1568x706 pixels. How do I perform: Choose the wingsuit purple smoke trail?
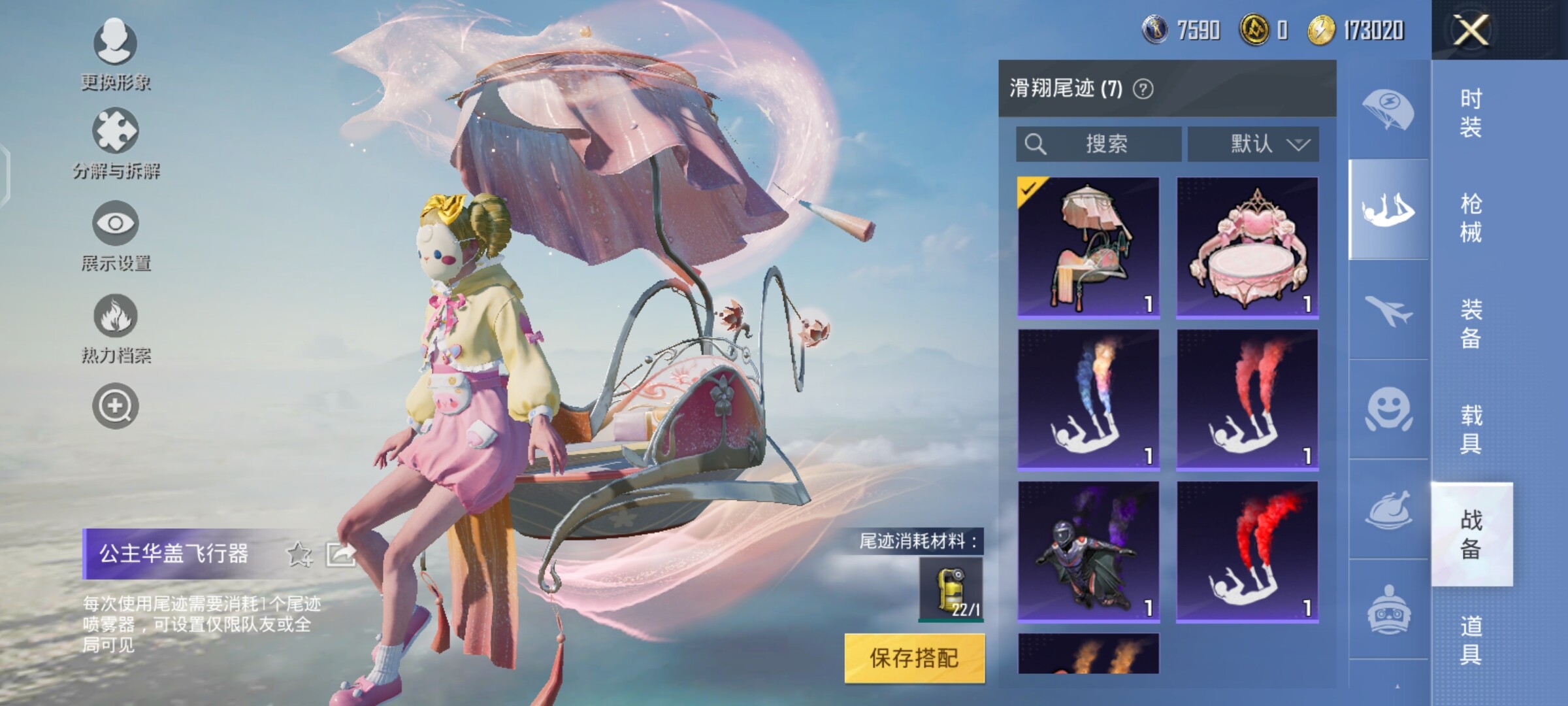click(x=1088, y=552)
